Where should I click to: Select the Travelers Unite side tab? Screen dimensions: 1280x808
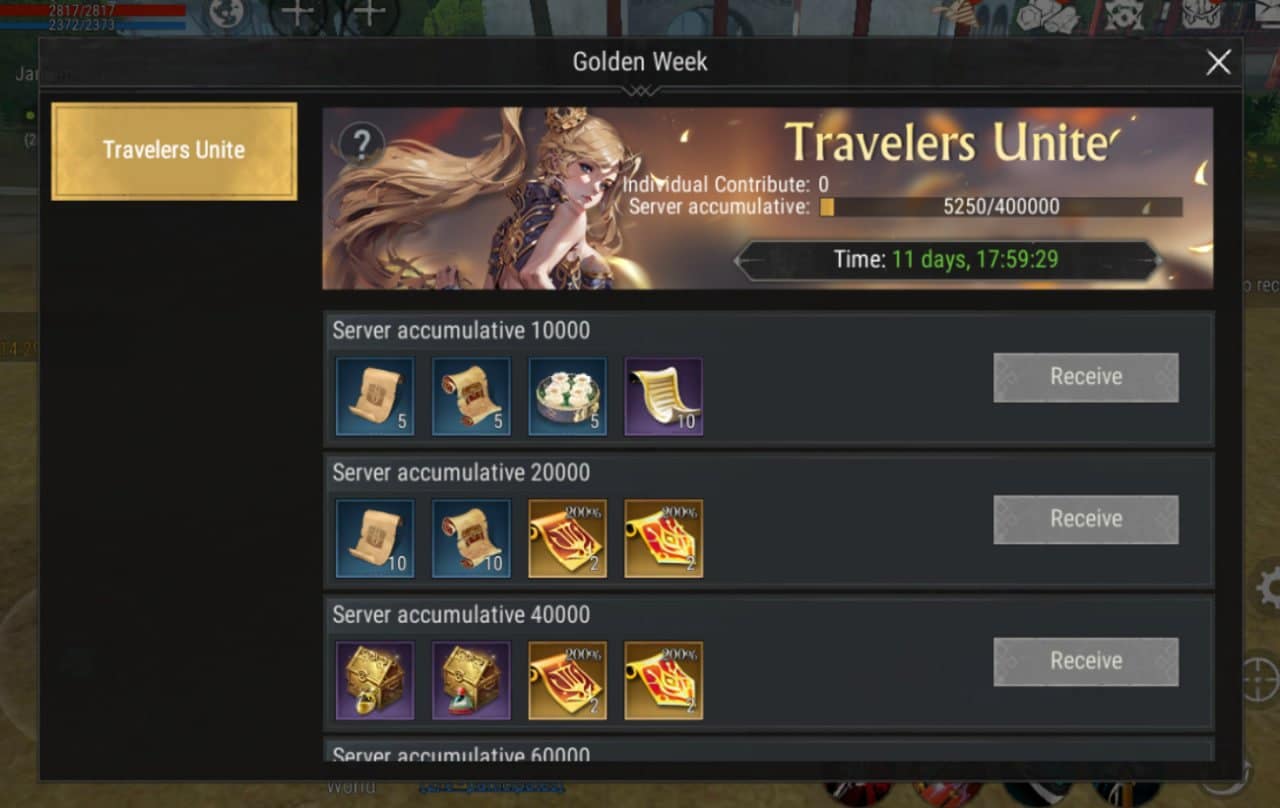pyautogui.click(x=173, y=150)
